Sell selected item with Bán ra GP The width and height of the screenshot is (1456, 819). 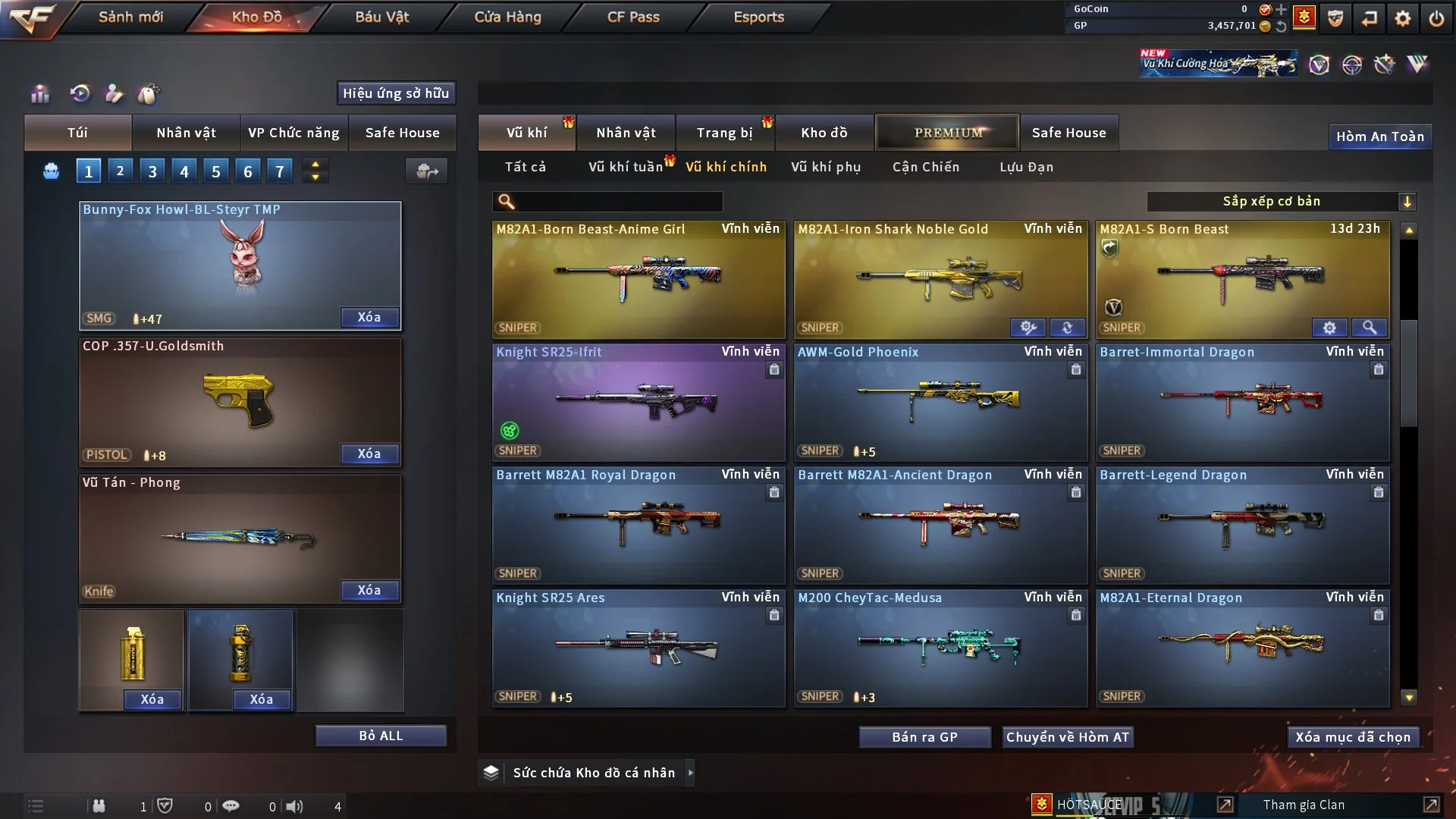tap(924, 737)
